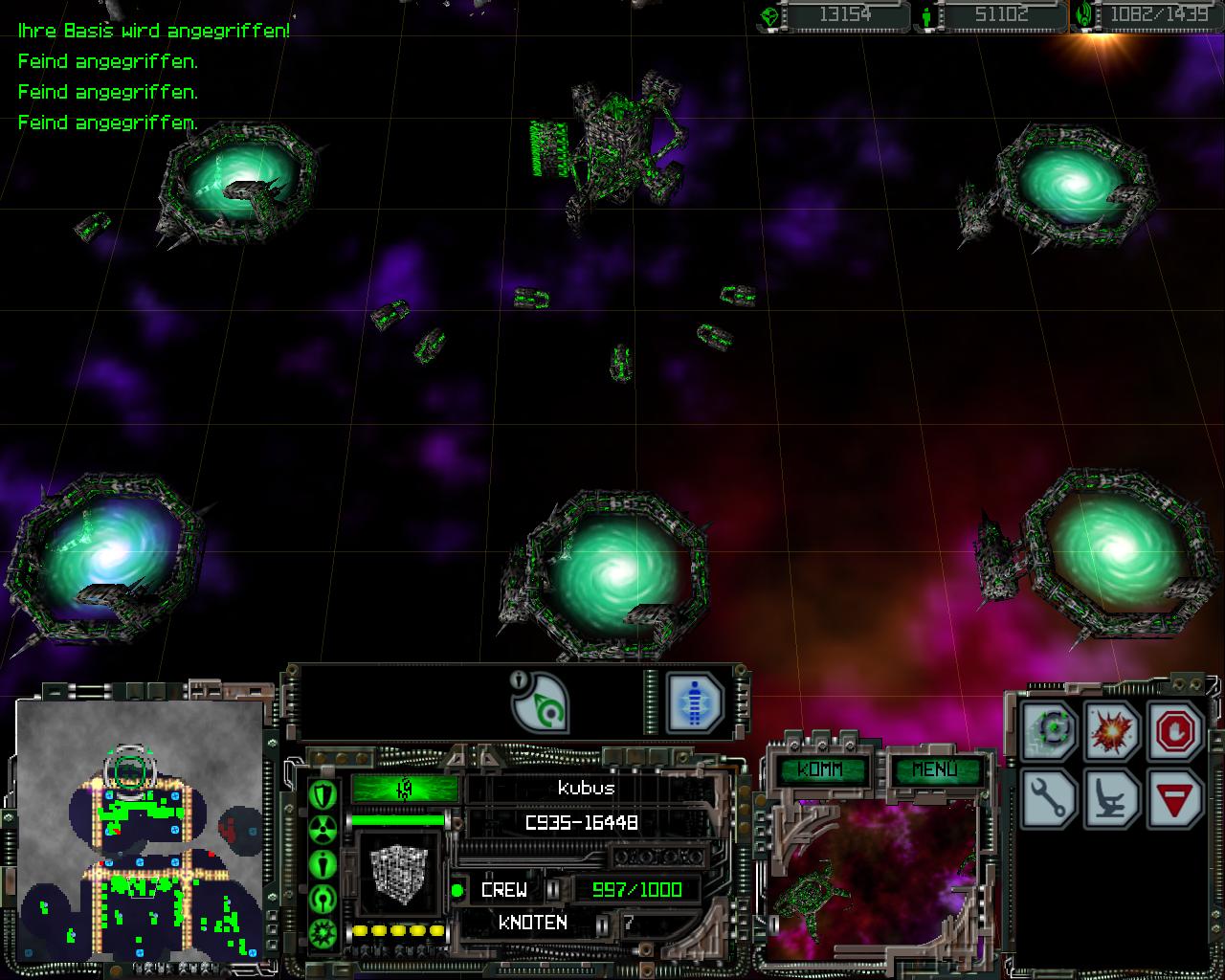Issue the red stop-hand command
The width and height of the screenshot is (1225, 980).
pyautogui.click(x=1173, y=732)
